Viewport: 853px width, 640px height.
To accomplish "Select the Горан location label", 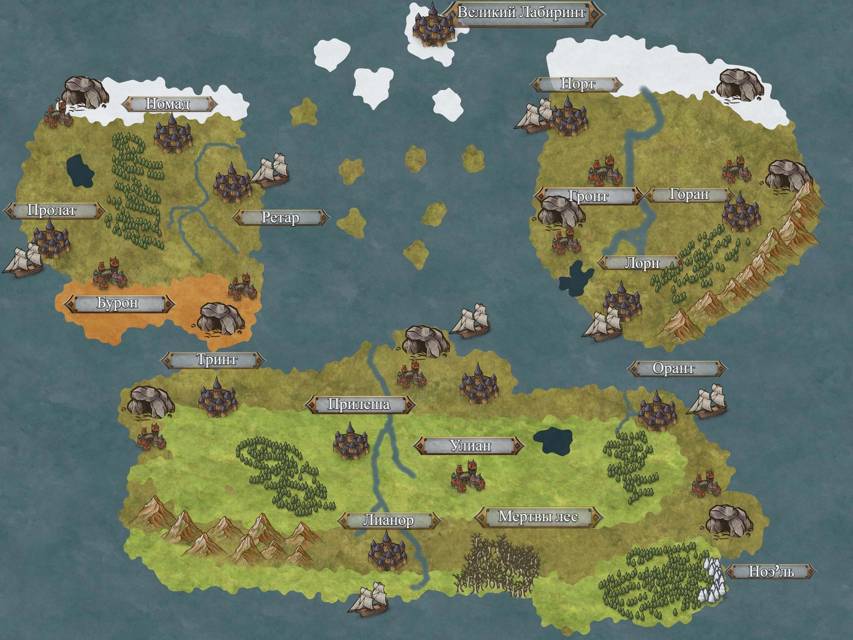I will (688, 195).
